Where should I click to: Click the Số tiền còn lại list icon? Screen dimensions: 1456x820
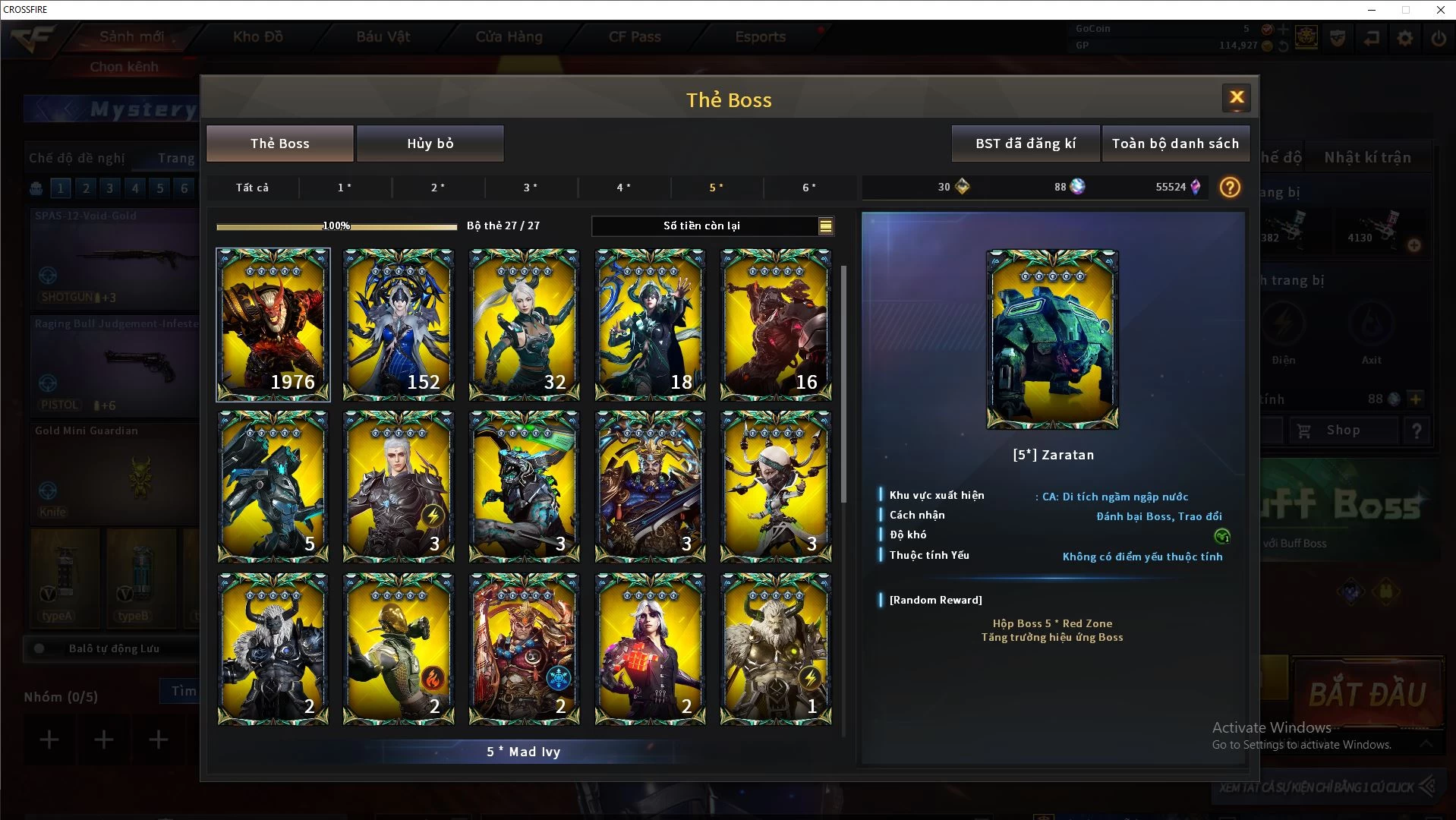[x=825, y=225]
